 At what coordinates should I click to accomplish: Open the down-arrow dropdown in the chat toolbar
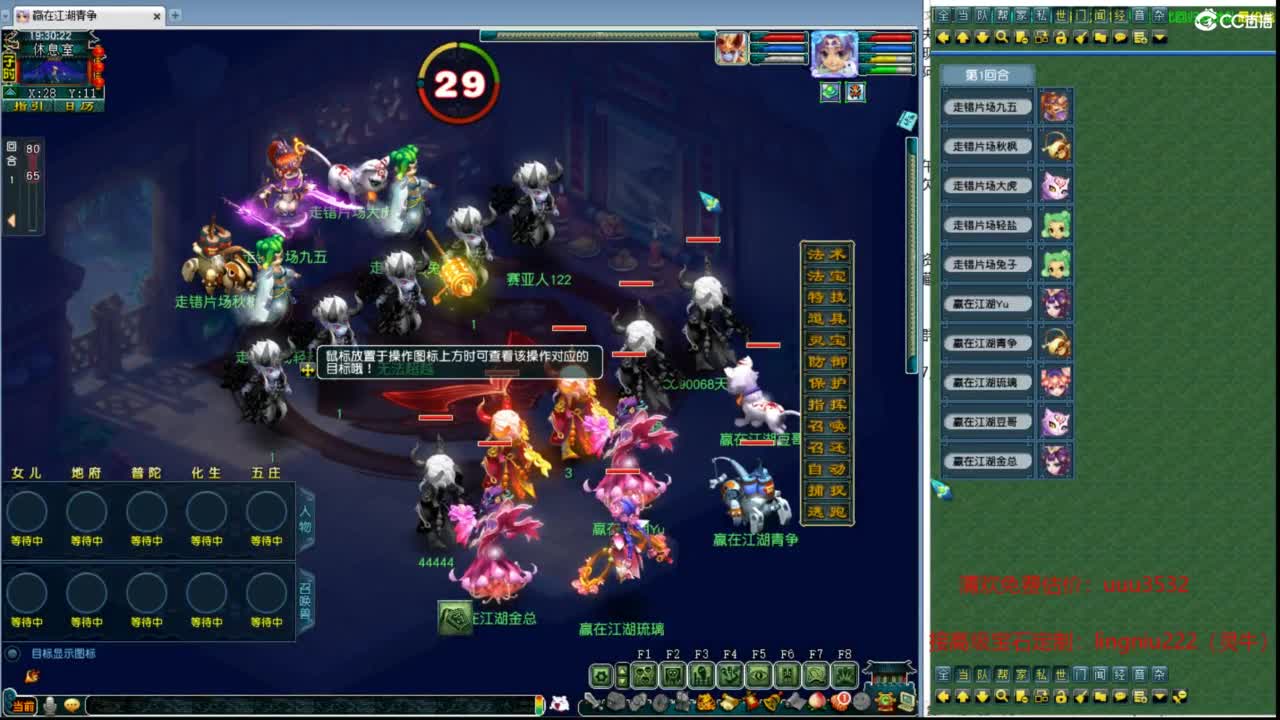[x=1159, y=38]
